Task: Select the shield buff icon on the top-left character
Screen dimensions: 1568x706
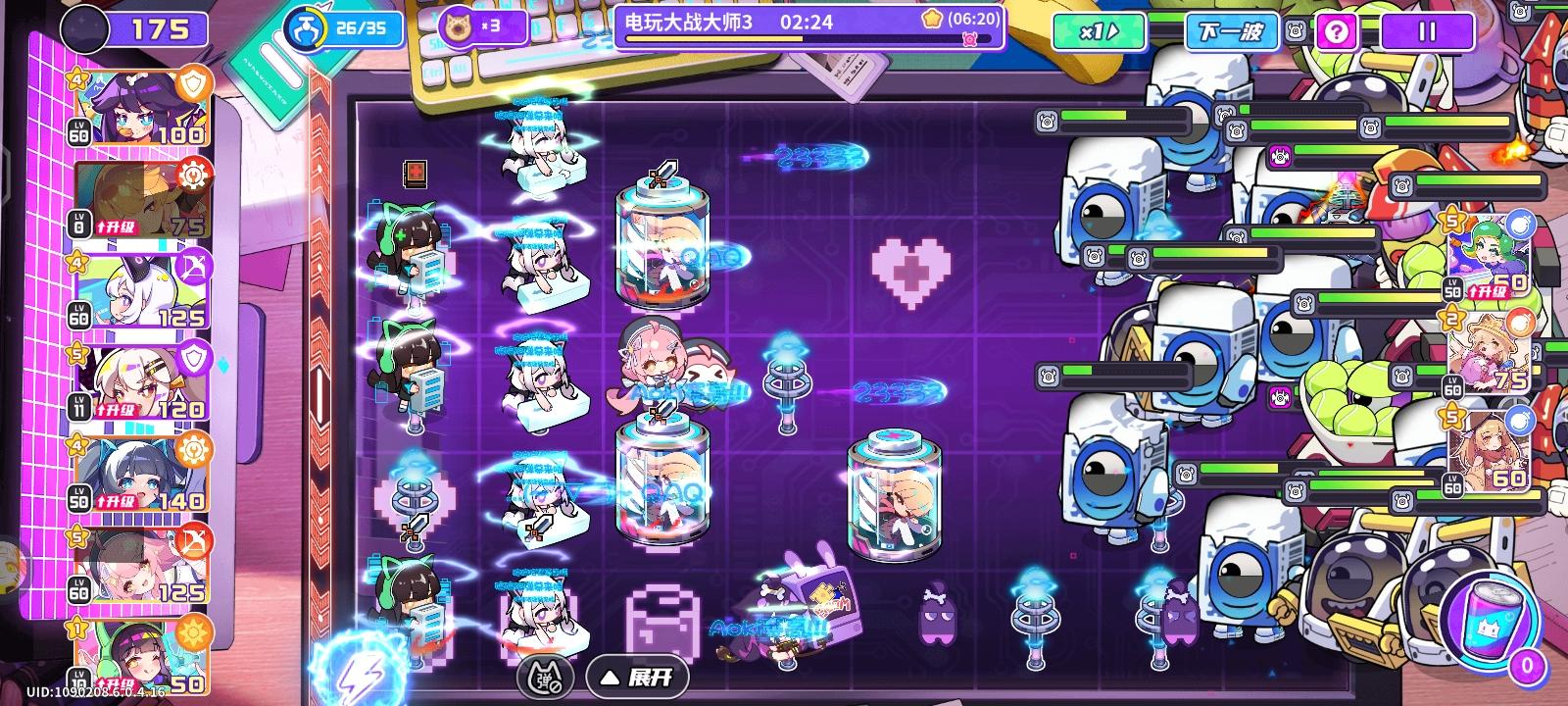Action: 195,81
